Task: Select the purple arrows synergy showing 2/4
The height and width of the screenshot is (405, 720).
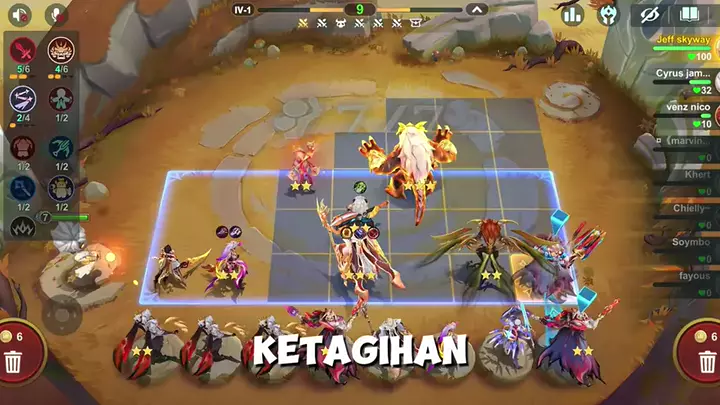Action: (x=23, y=99)
